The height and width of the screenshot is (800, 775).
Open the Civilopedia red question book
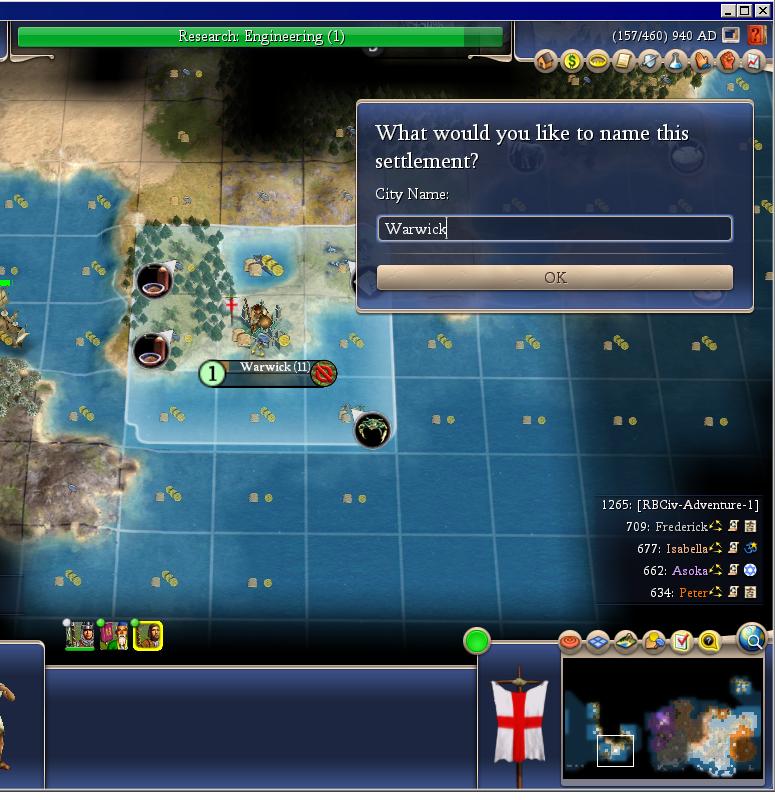tap(755, 35)
